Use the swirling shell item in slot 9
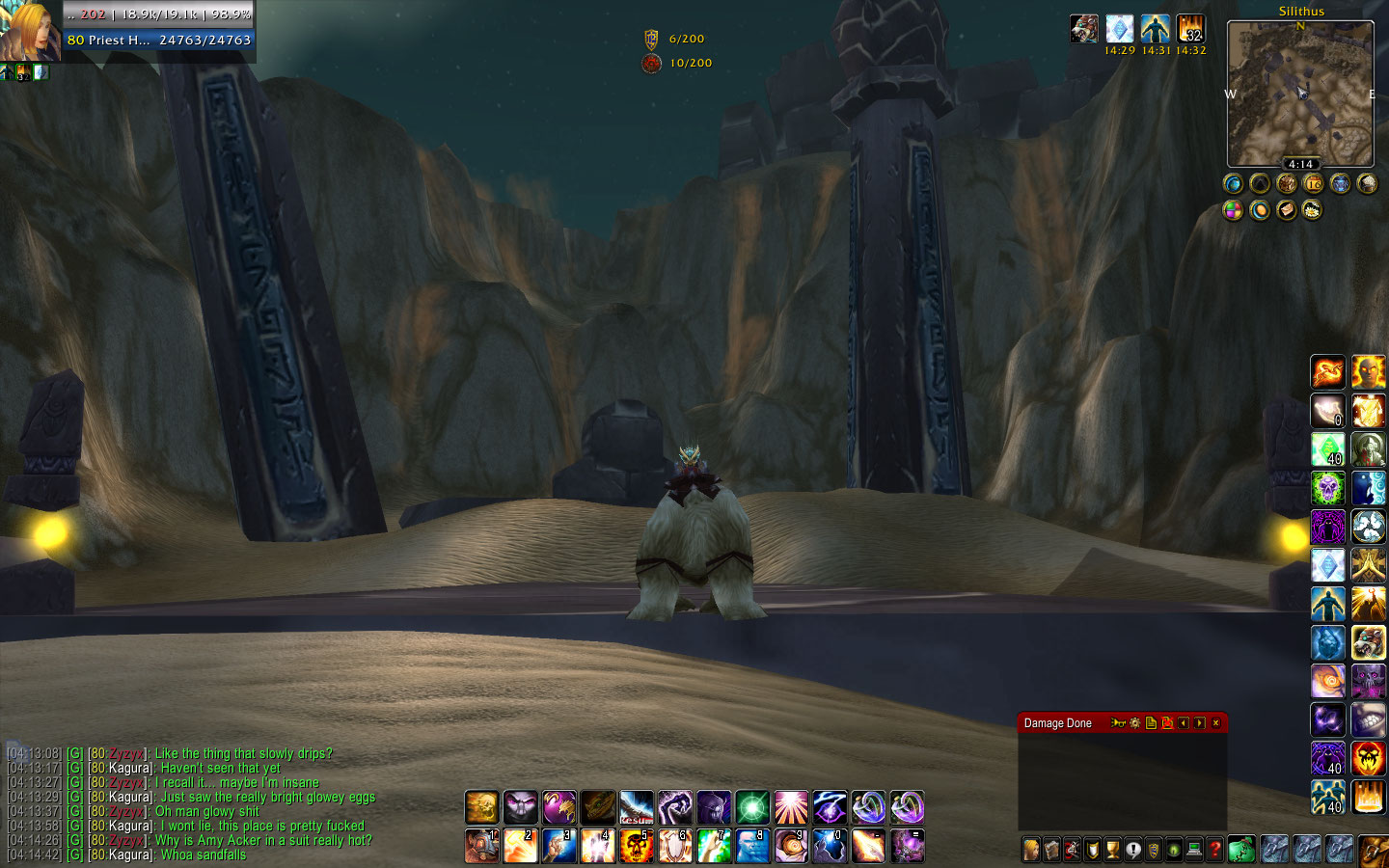 [x=791, y=846]
